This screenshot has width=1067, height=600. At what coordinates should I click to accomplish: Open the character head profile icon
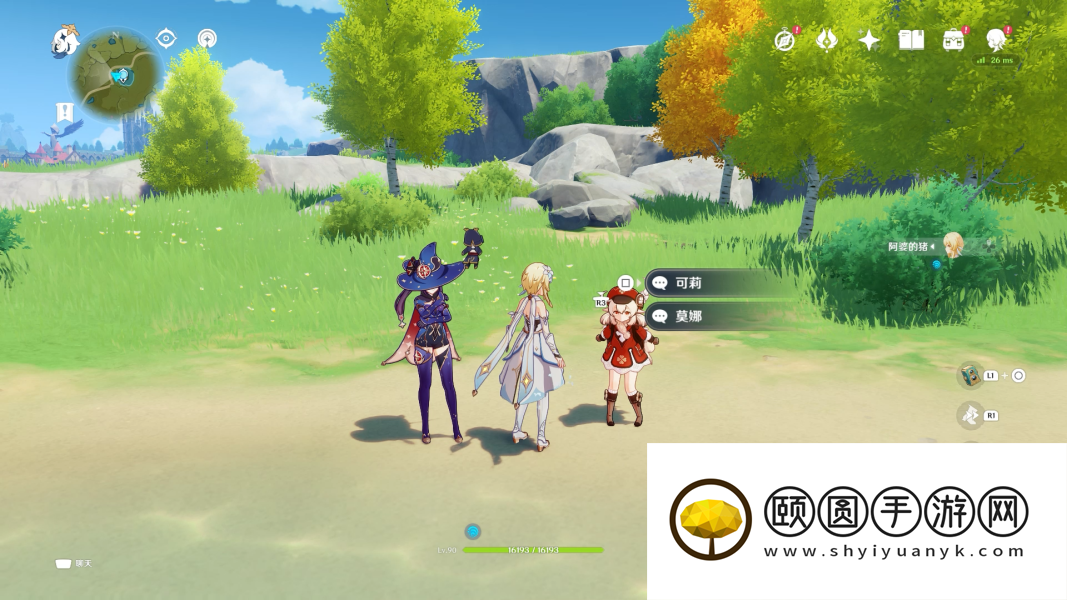(x=996, y=40)
